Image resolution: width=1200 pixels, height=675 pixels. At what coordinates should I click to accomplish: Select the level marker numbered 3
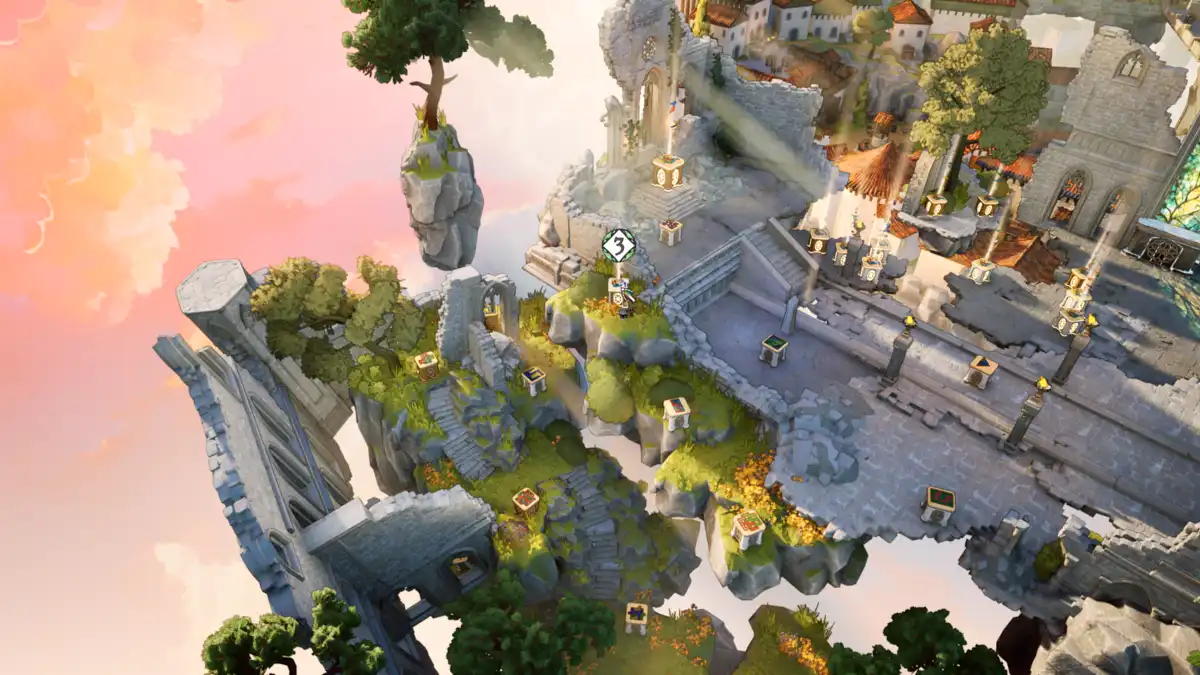(619, 244)
